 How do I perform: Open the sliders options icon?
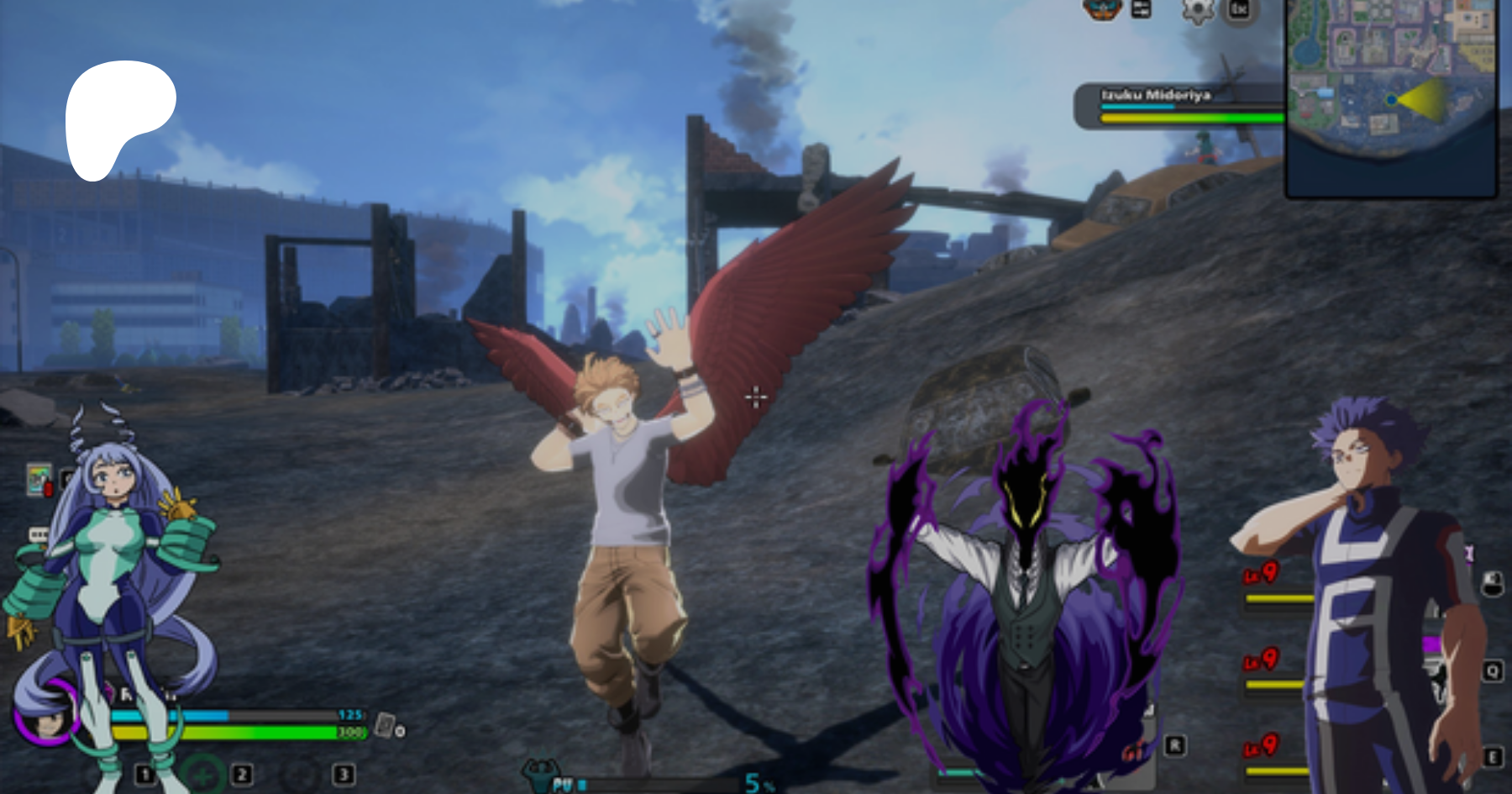pyautogui.click(x=1142, y=9)
